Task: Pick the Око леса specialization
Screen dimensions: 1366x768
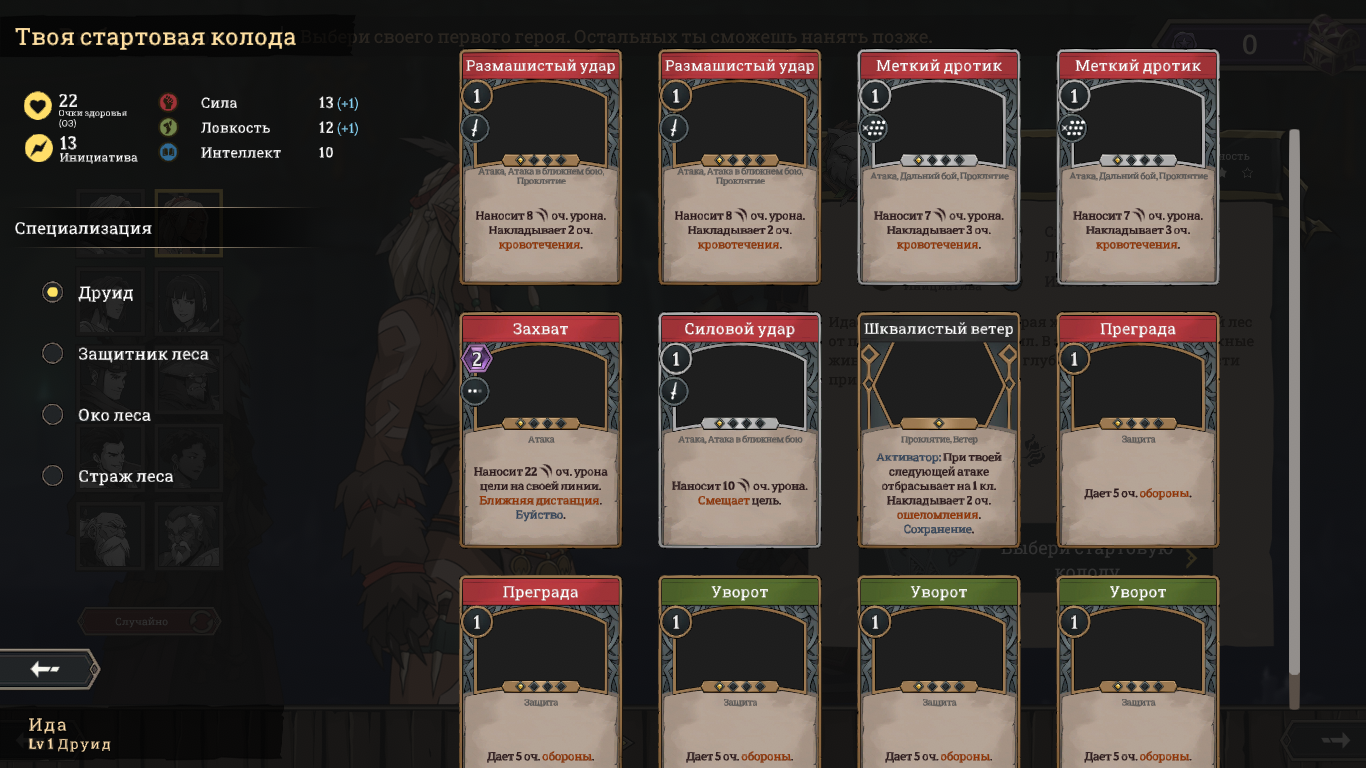Action: point(53,415)
